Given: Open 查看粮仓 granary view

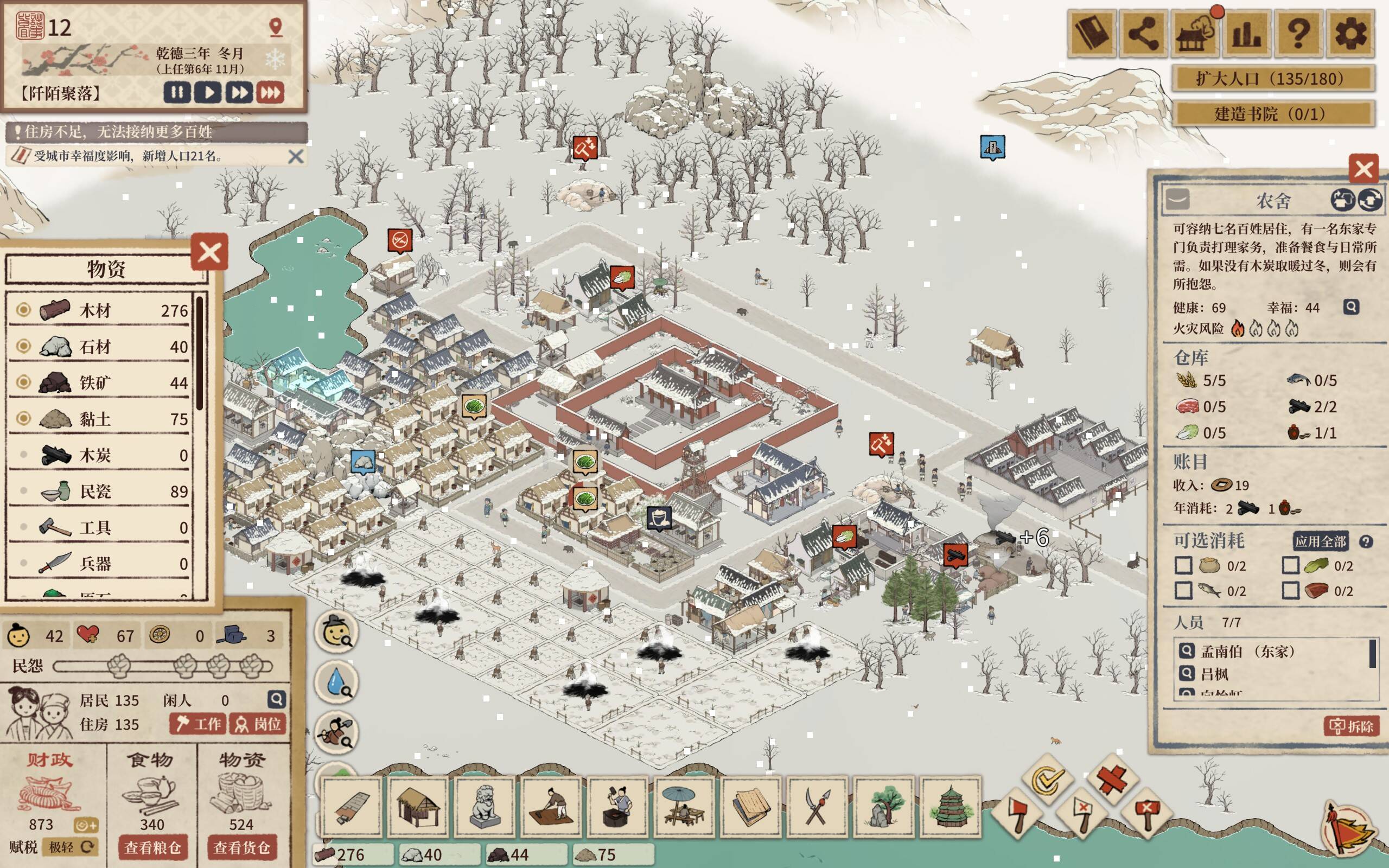Looking at the screenshot, I should [152, 847].
